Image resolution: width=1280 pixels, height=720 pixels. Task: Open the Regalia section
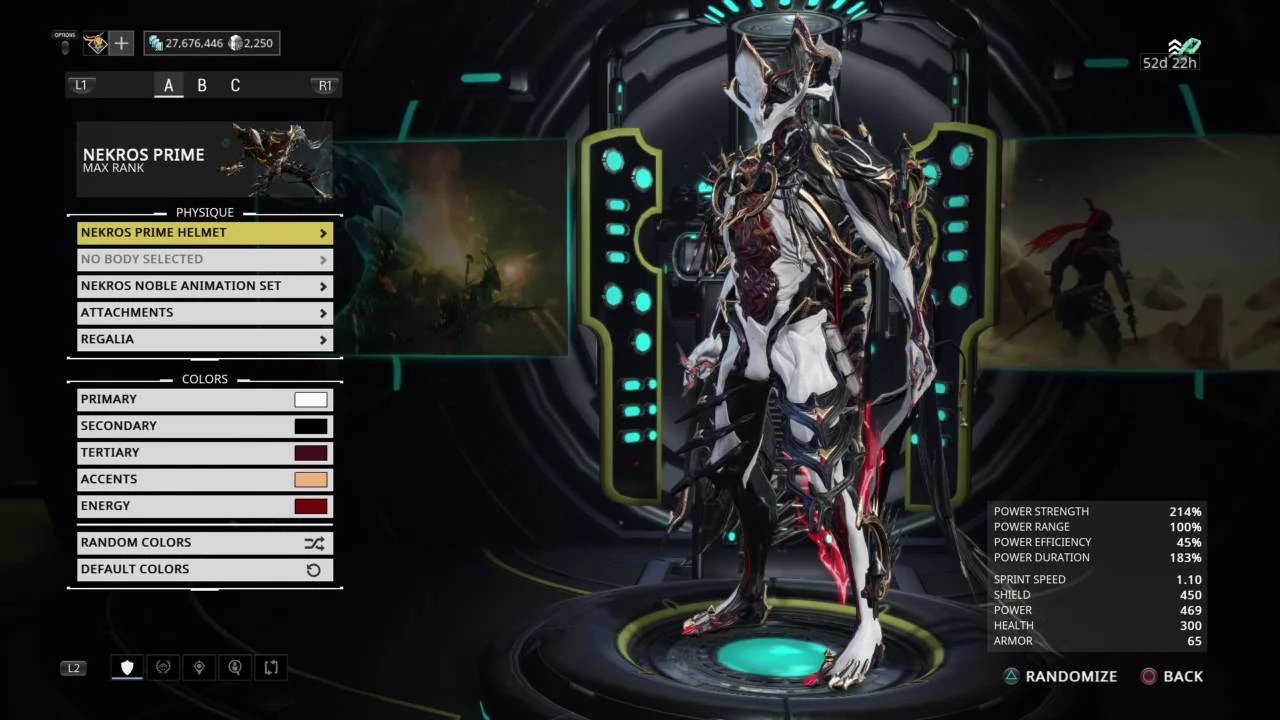point(204,339)
